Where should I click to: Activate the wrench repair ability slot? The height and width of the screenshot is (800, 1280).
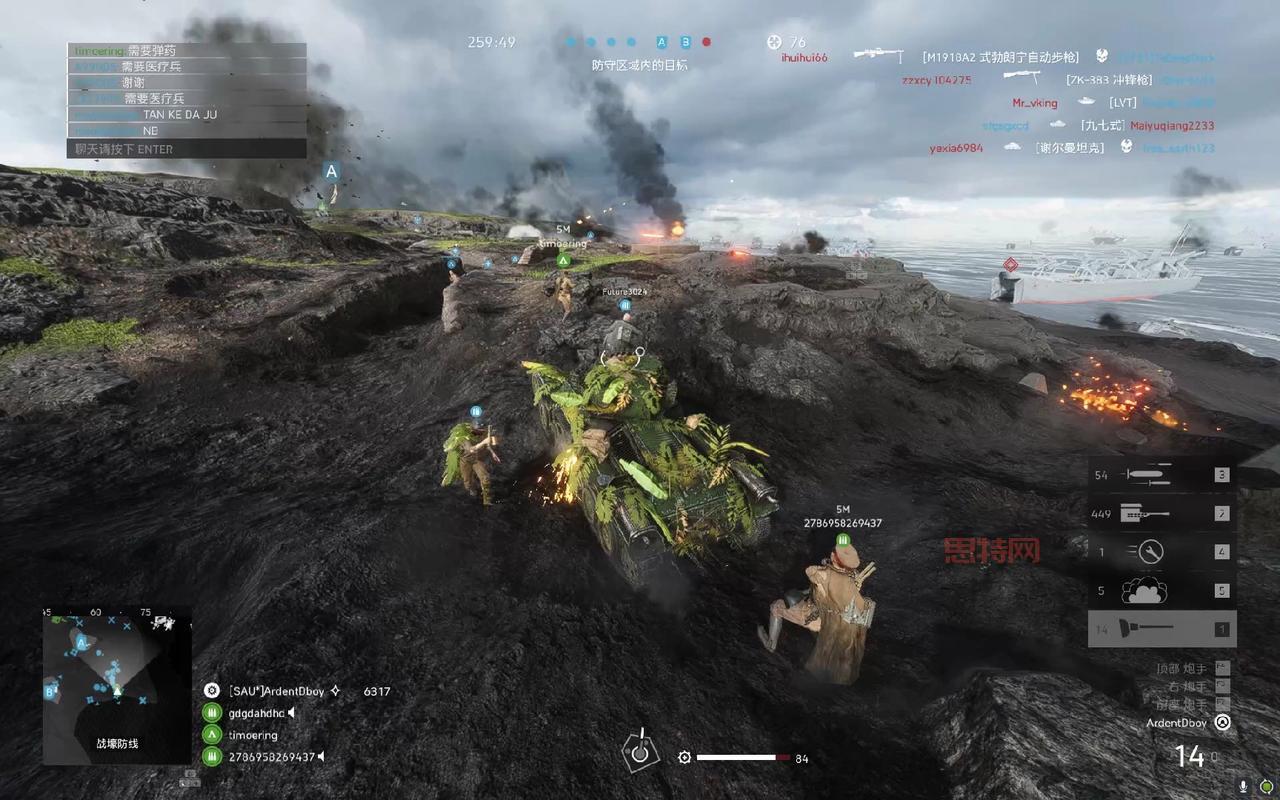1162,551
